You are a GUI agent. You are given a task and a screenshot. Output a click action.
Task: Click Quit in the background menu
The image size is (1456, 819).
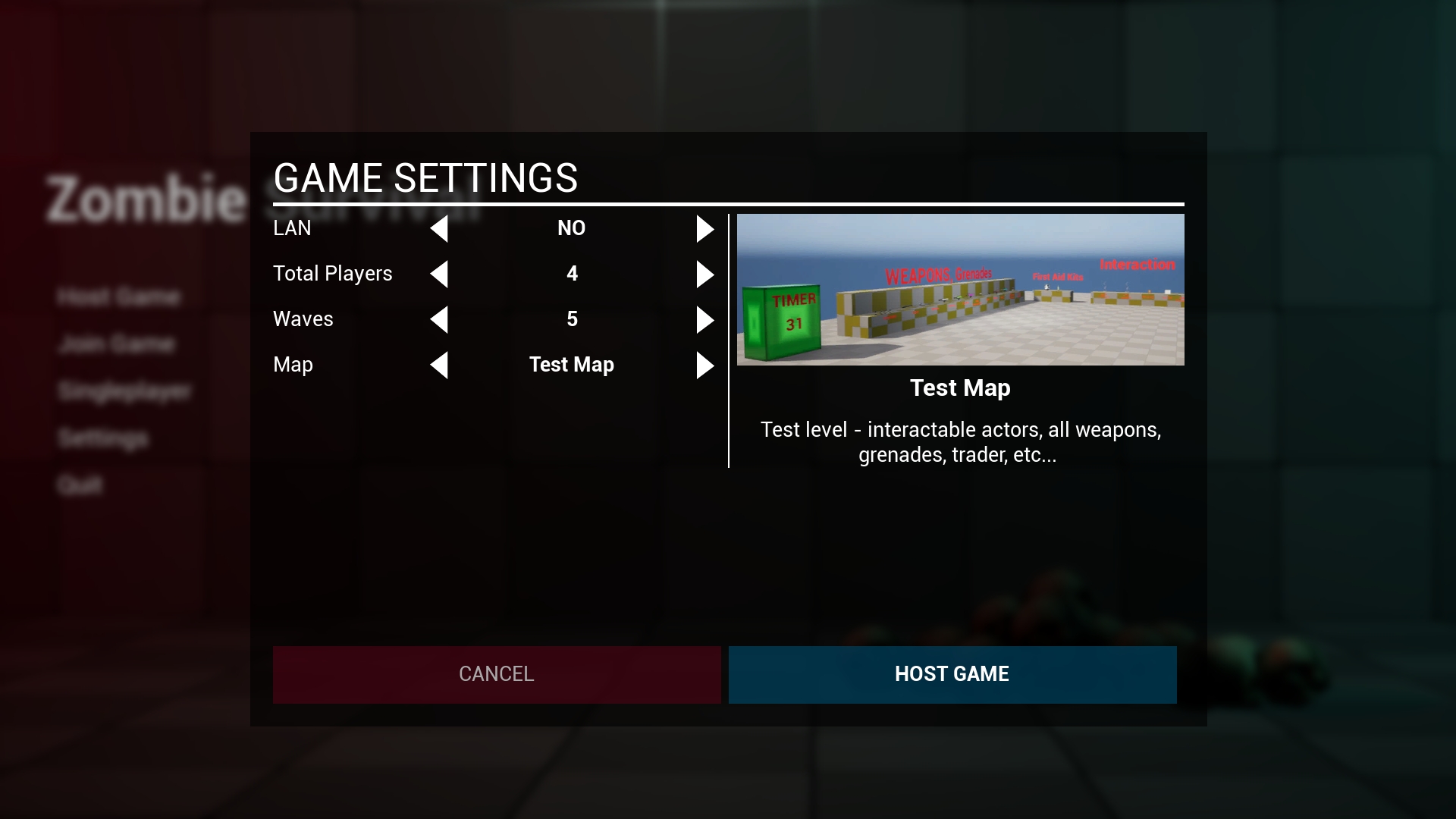pyautogui.click(x=80, y=485)
